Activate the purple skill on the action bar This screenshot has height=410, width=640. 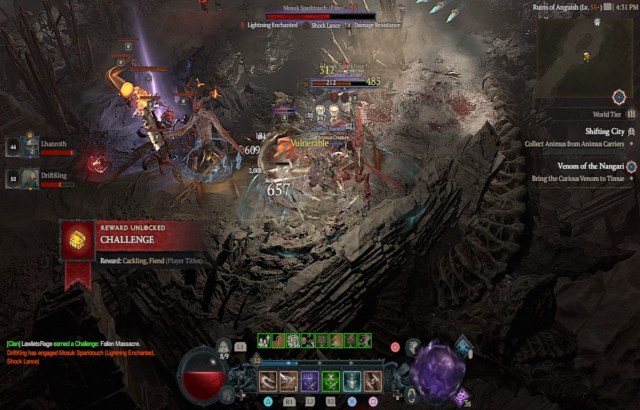point(310,381)
